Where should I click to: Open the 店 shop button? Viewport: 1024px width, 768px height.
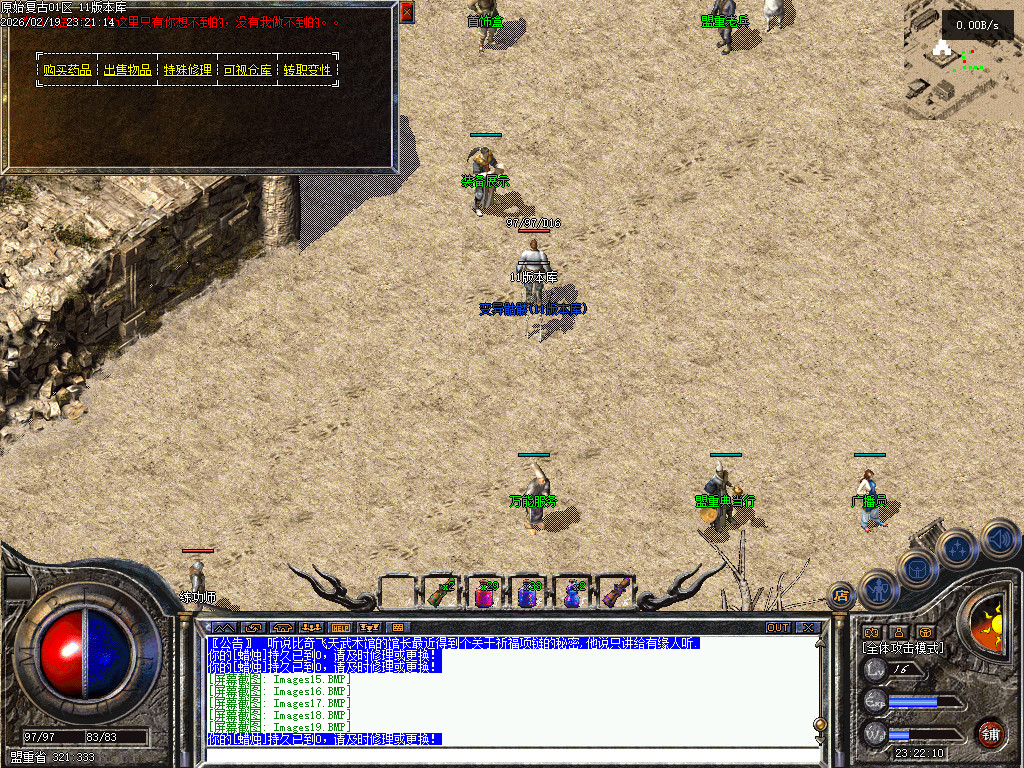[841, 596]
